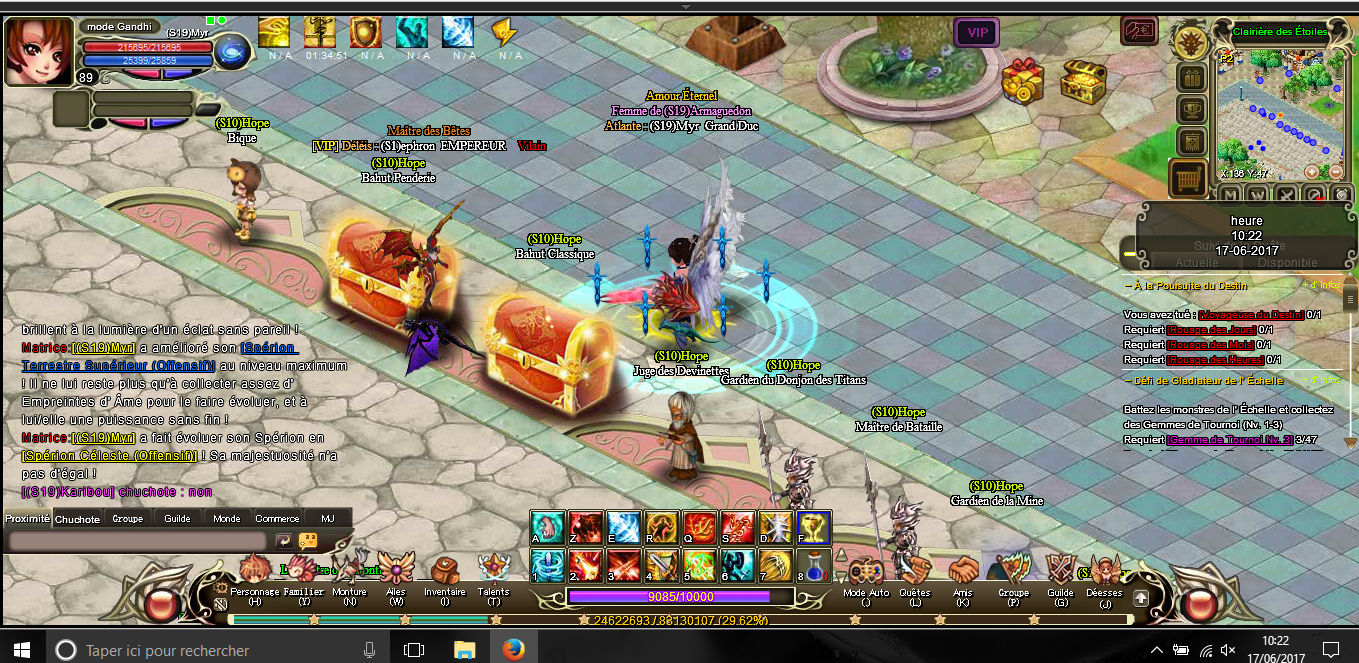Toggle Mode Auto
Viewport: 1359px width, 663px height.
tap(865, 576)
